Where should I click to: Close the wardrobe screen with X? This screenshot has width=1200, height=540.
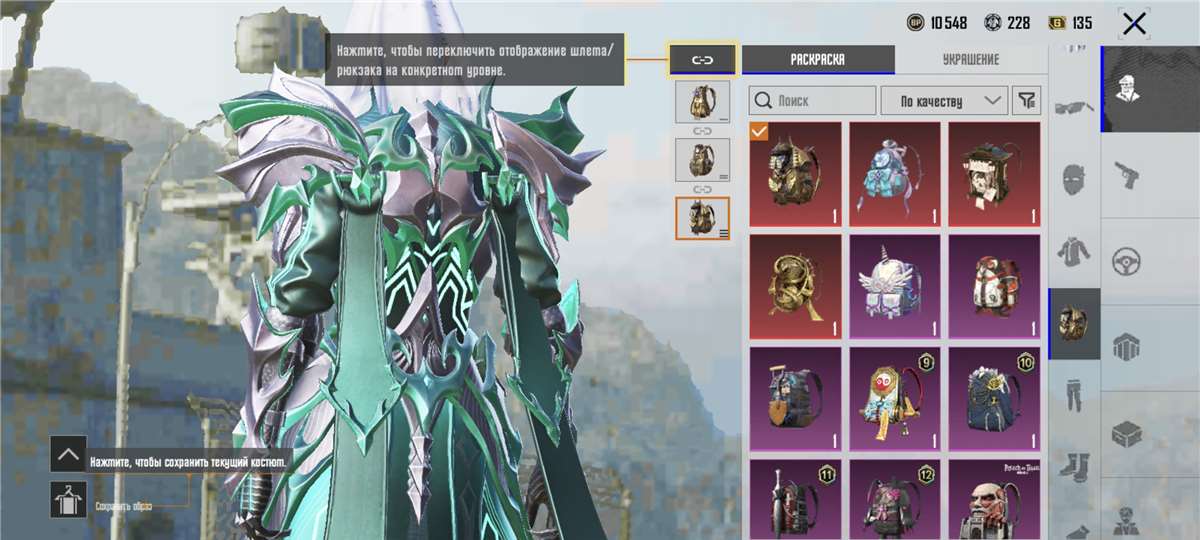pyautogui.click(x=1134, y=23)
